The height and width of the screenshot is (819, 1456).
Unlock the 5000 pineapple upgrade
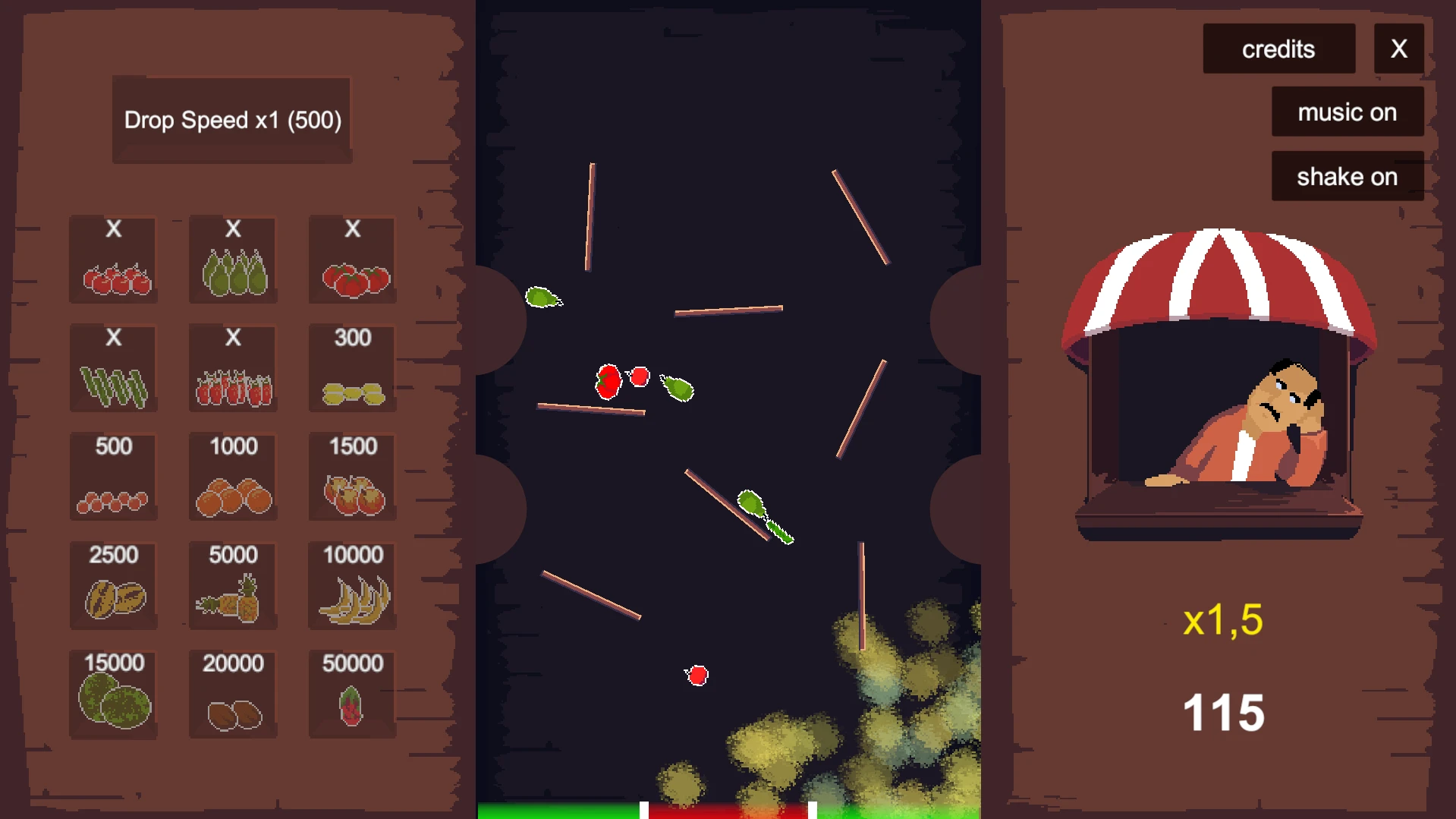233,586
